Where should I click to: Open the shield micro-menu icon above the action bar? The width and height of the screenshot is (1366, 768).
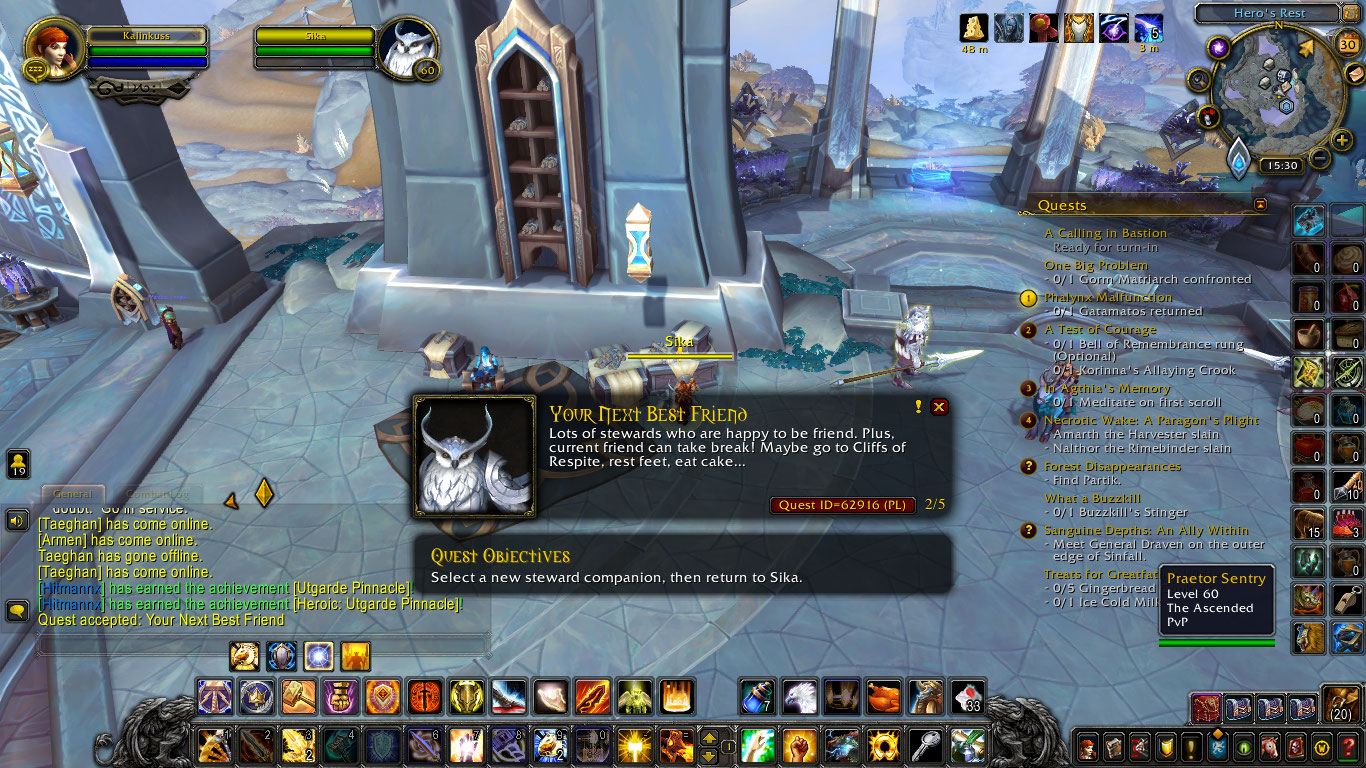pos(282,657)
